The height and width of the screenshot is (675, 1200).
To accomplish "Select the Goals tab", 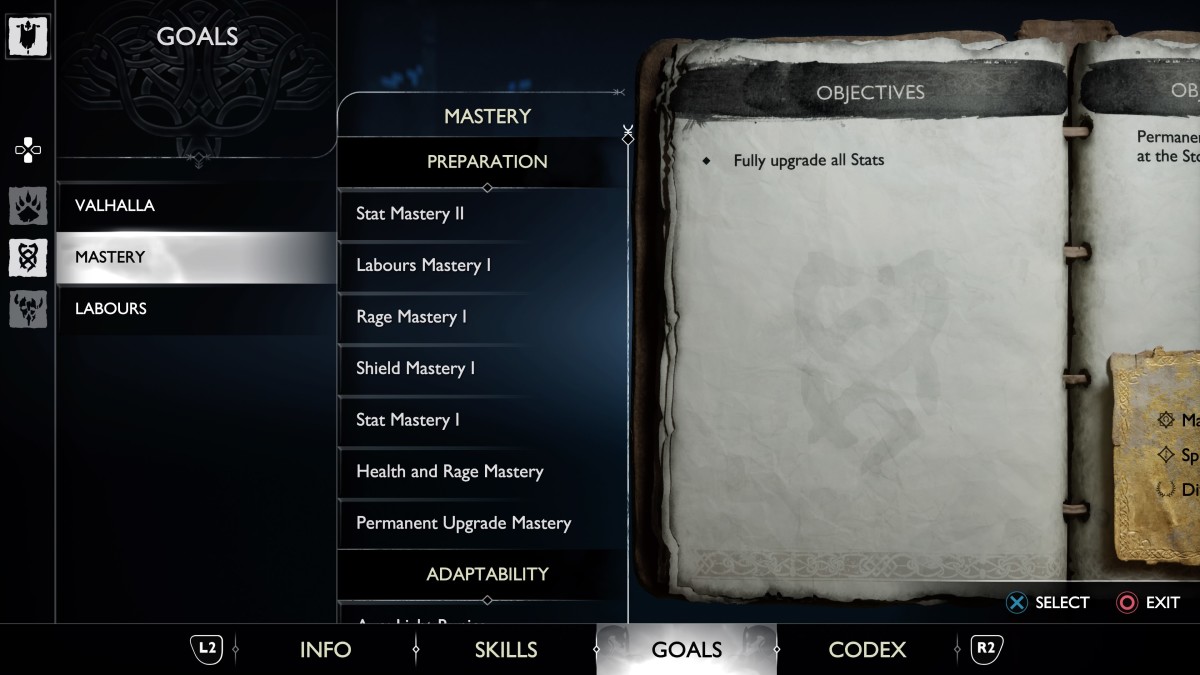I will tap(686, 650).
